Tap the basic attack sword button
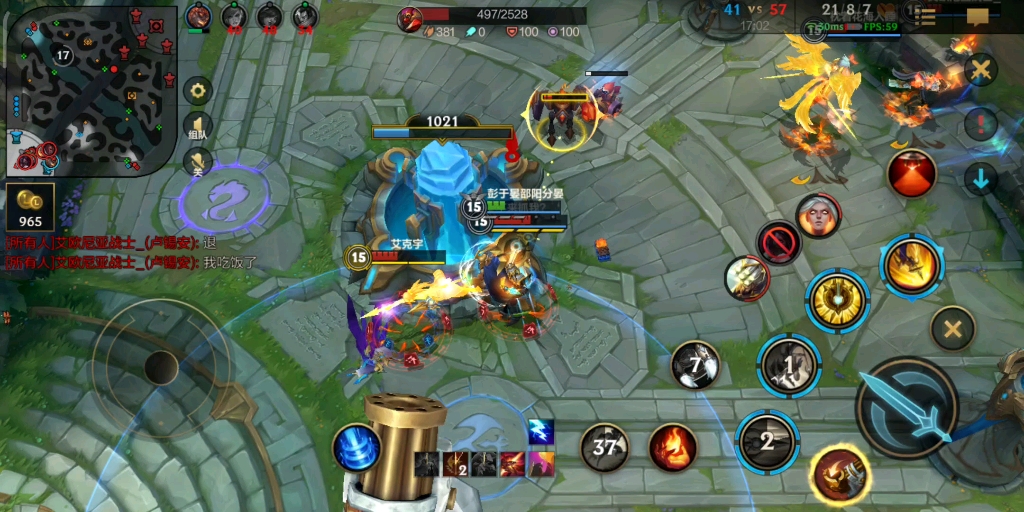Screen dimensions: 1024x512 (x=906, y=407)
